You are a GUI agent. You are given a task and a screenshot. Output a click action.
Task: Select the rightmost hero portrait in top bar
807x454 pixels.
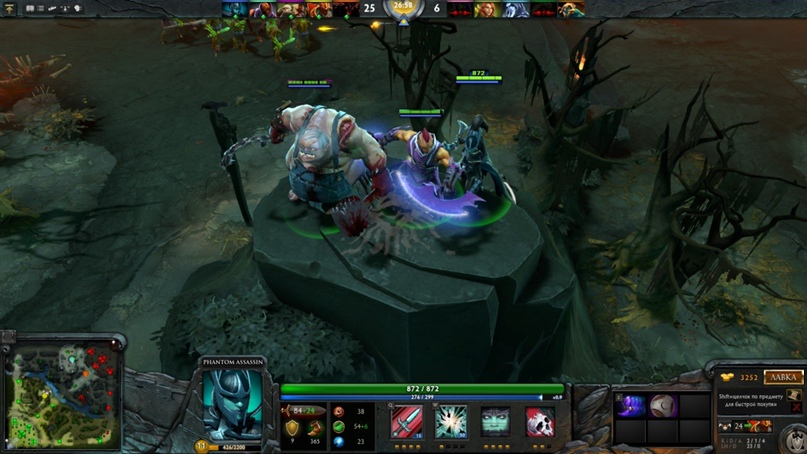coord(573,10)
